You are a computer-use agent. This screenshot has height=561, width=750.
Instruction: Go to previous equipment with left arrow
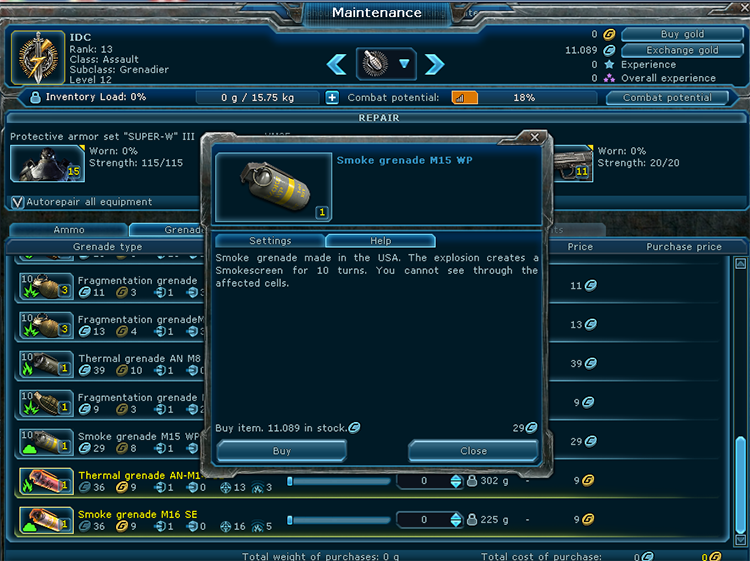tap(337, 65)
